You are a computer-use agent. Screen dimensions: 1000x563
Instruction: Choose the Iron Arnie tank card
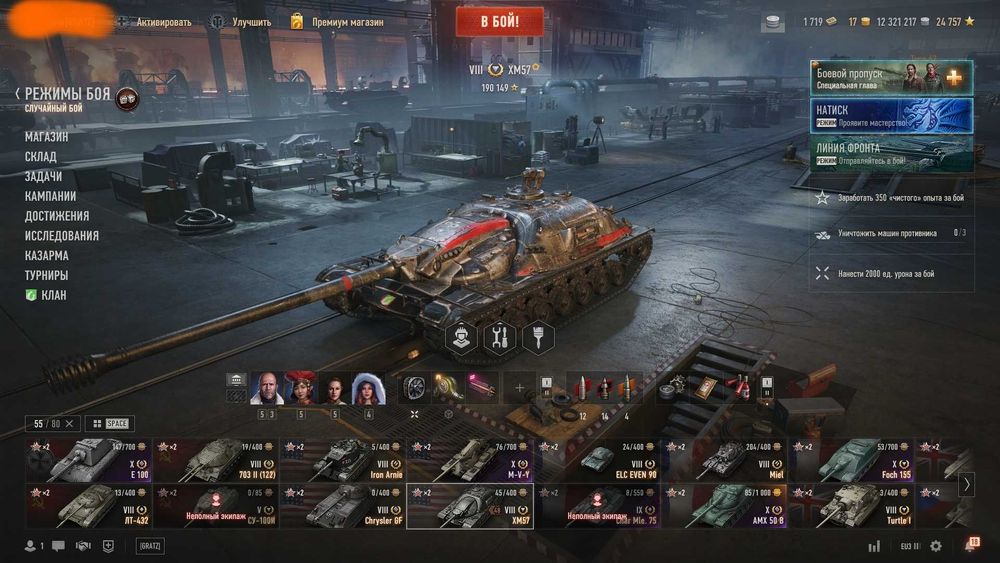(342, 460)
